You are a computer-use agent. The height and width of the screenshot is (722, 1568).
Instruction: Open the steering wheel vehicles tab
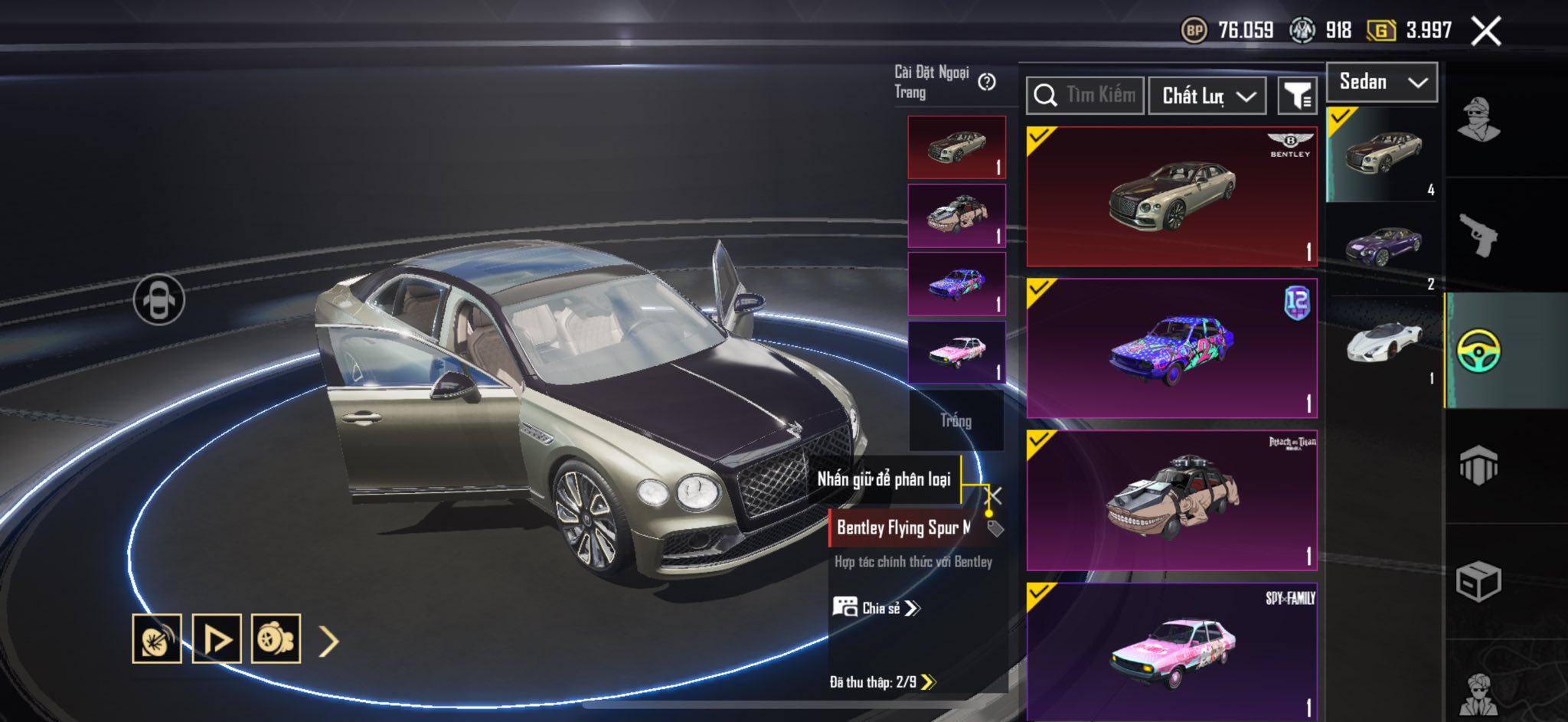pyautogui.click(x=1478, y=351)
